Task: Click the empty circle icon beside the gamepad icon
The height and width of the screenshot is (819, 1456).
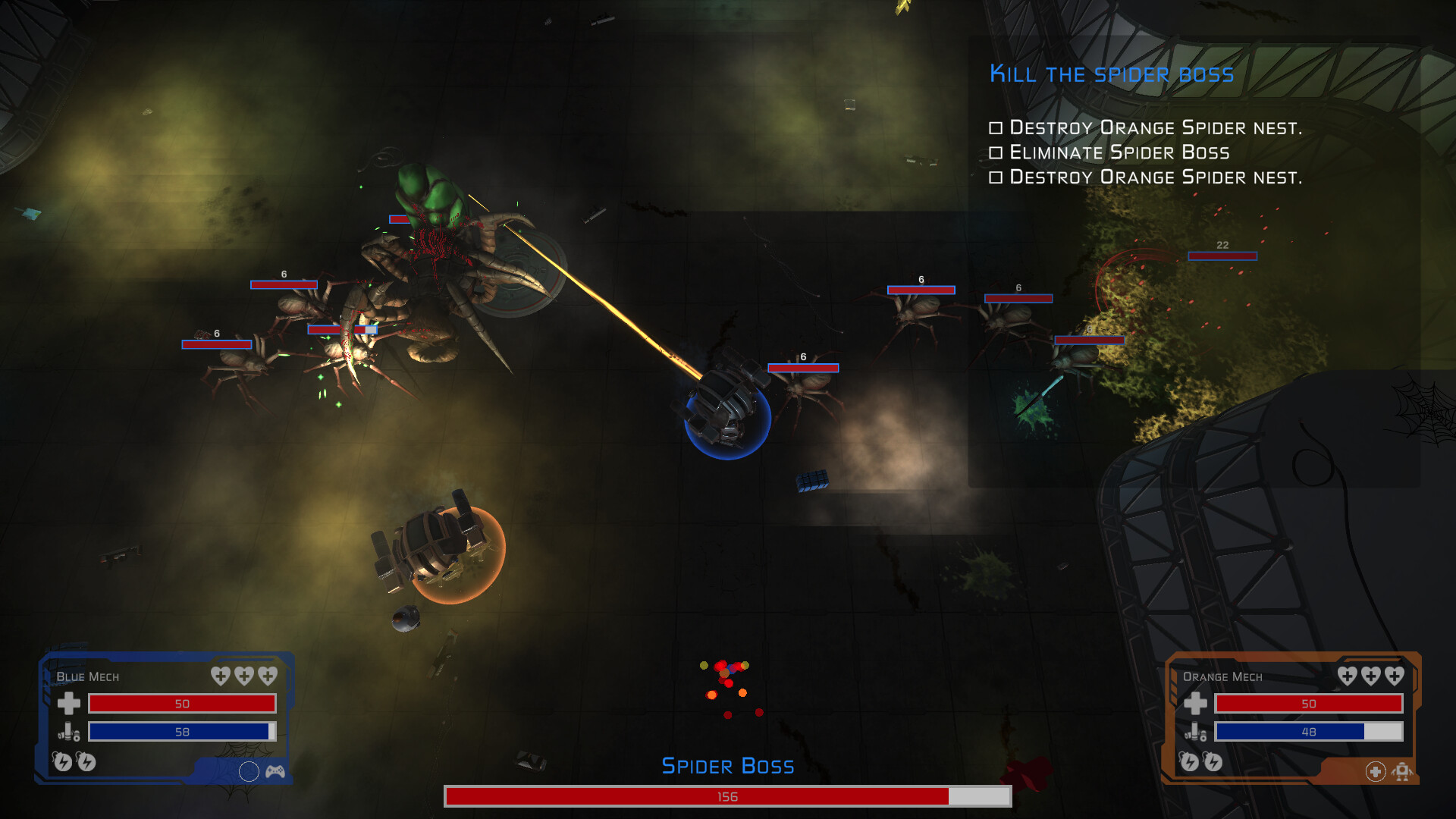Action: pyautogui.click(x=250, y=772)
